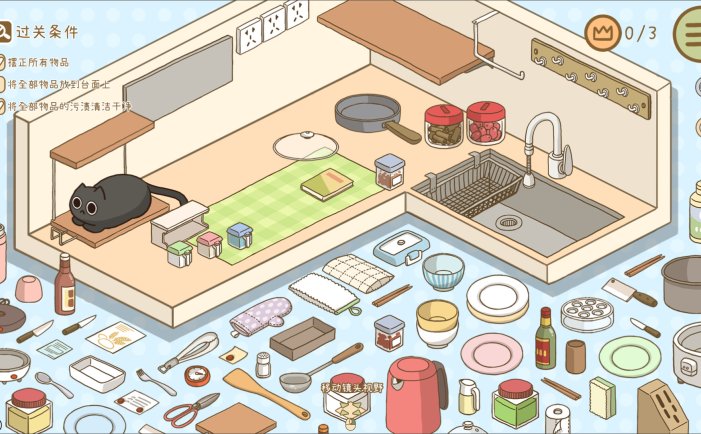Click the magnifier icon beside 过关条件
The image size is (701, 434).
[5, 31]
